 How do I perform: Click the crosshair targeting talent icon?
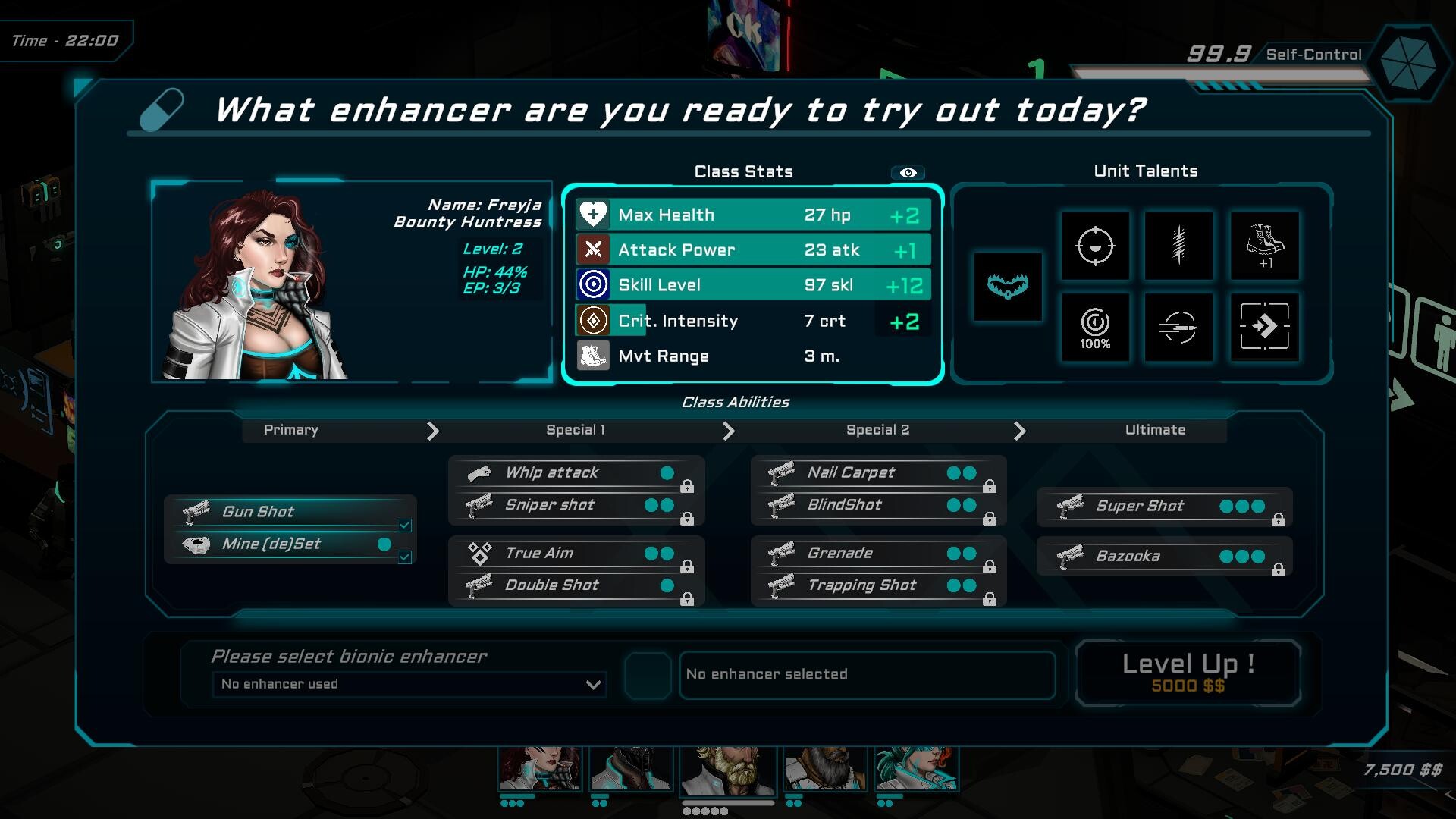[1094, 246]
